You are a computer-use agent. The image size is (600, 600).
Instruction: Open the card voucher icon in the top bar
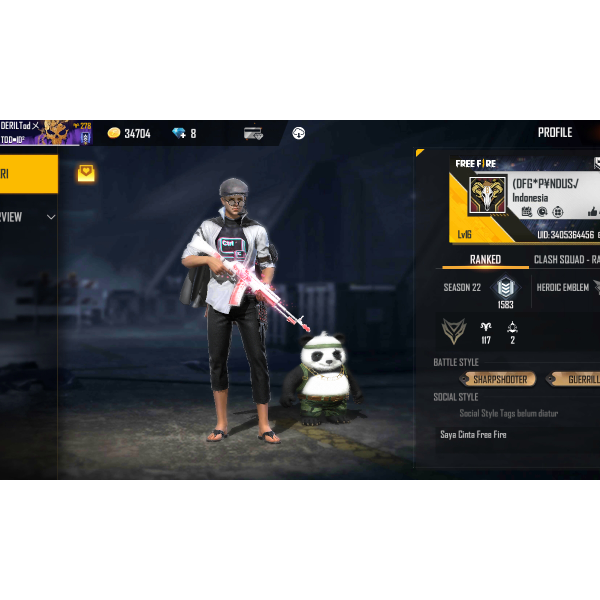[x=253, y=133]
